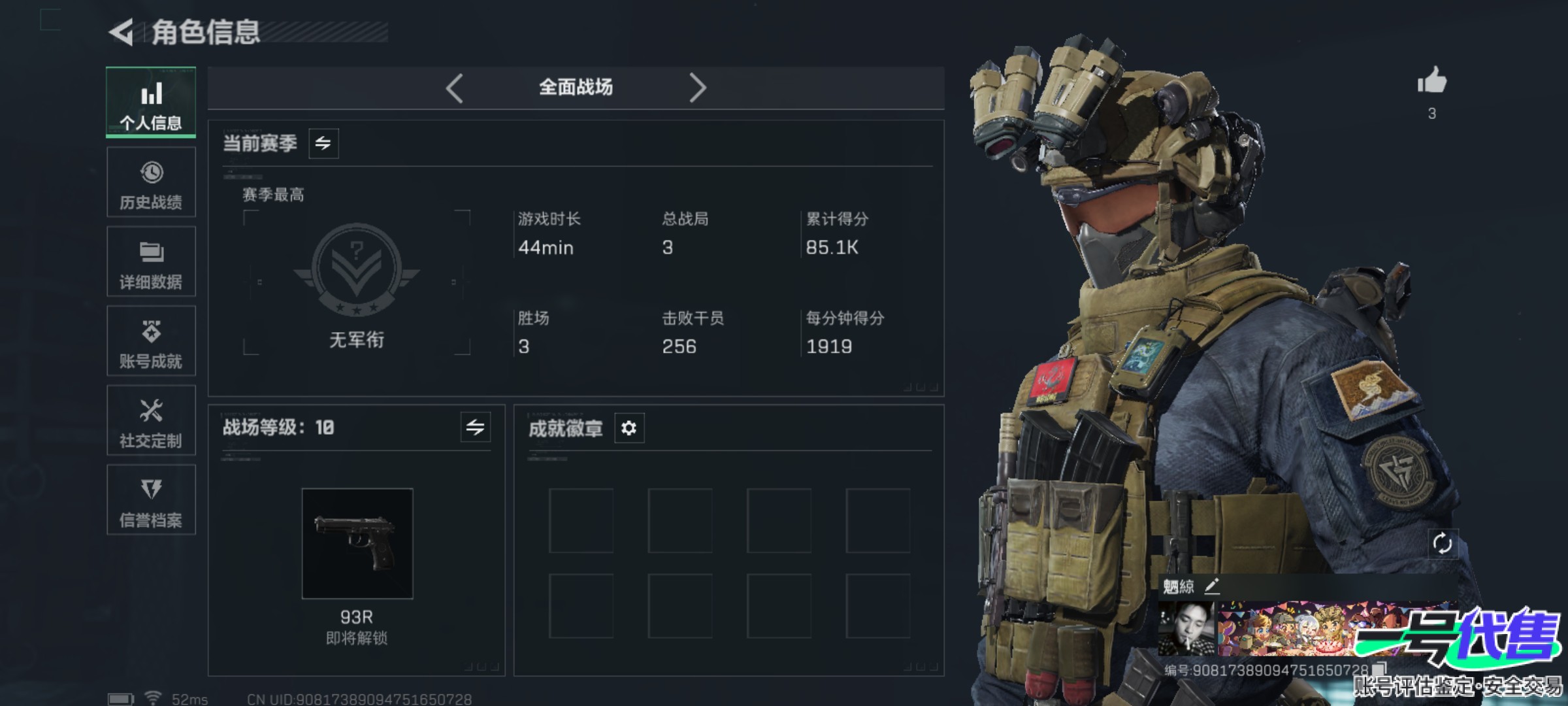Screen dimensions: 1568x706
Task: Show the 详细数据 tab
Action: click(x=151, y=262)
